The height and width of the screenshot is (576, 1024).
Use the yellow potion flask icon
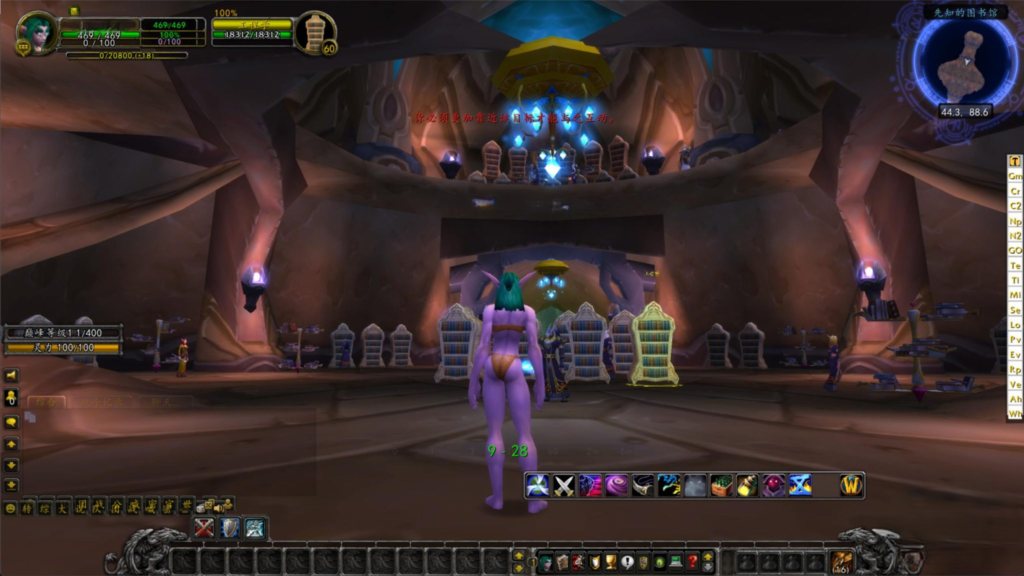(747, 486)
